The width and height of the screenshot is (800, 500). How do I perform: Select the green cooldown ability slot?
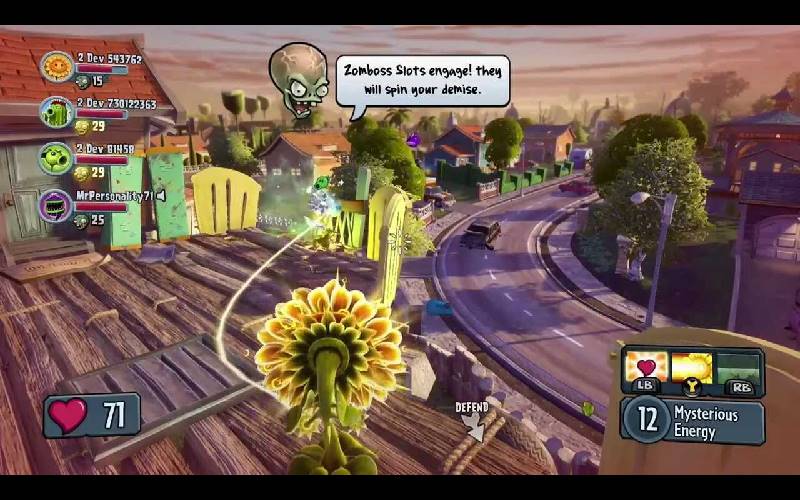pyautogui.click(x=739, y=367)
